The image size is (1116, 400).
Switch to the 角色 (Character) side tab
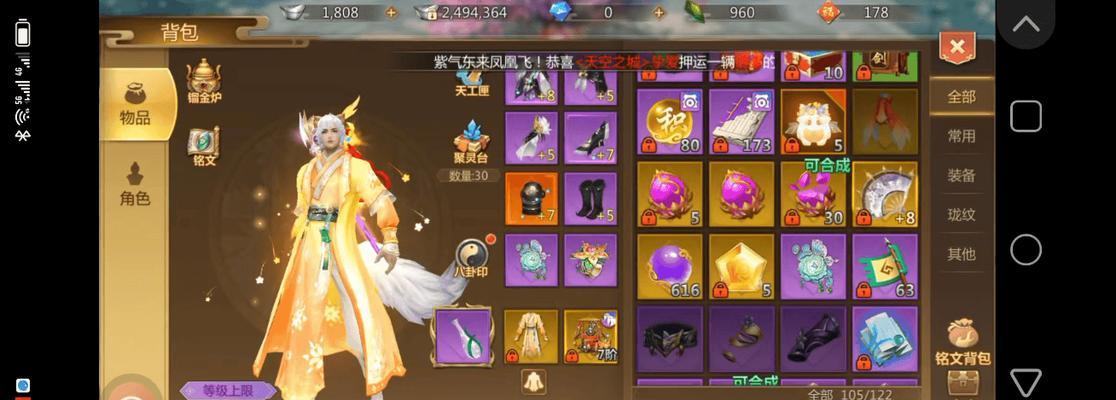point(135,185)
